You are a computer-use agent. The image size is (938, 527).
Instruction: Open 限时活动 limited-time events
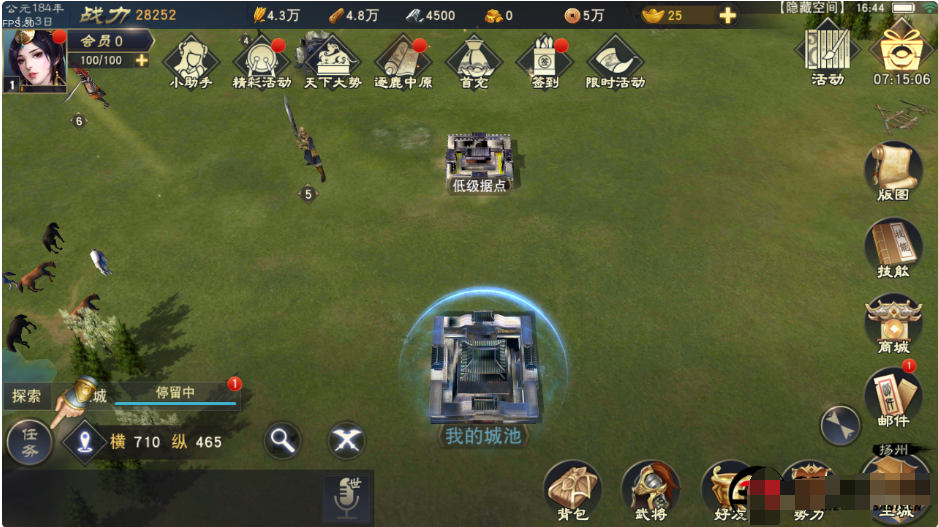615,60
